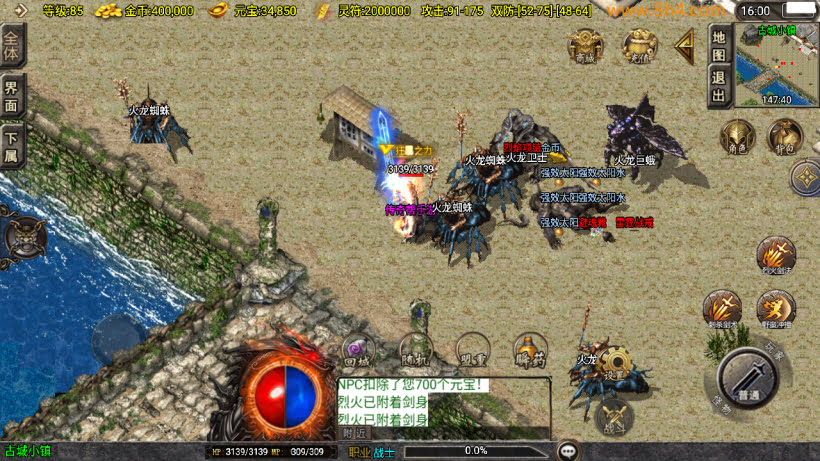Switch chat to the 附近 nearby channel
This screenshot has width=820, height=461.
coord(354,434)
